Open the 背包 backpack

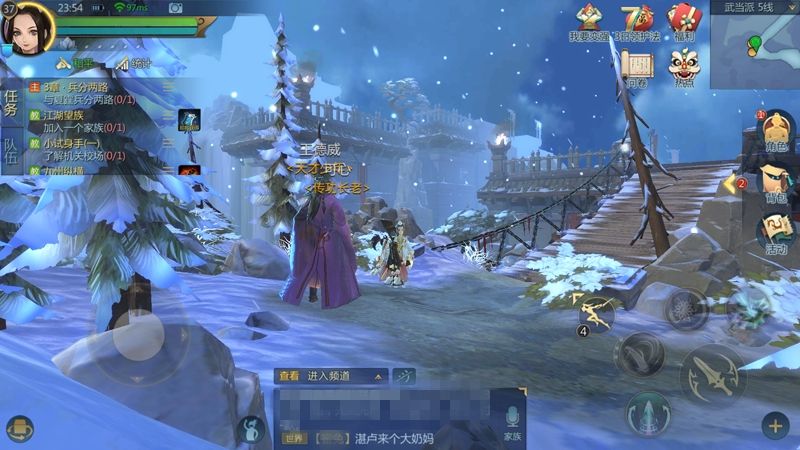click(x=774, y=181)
